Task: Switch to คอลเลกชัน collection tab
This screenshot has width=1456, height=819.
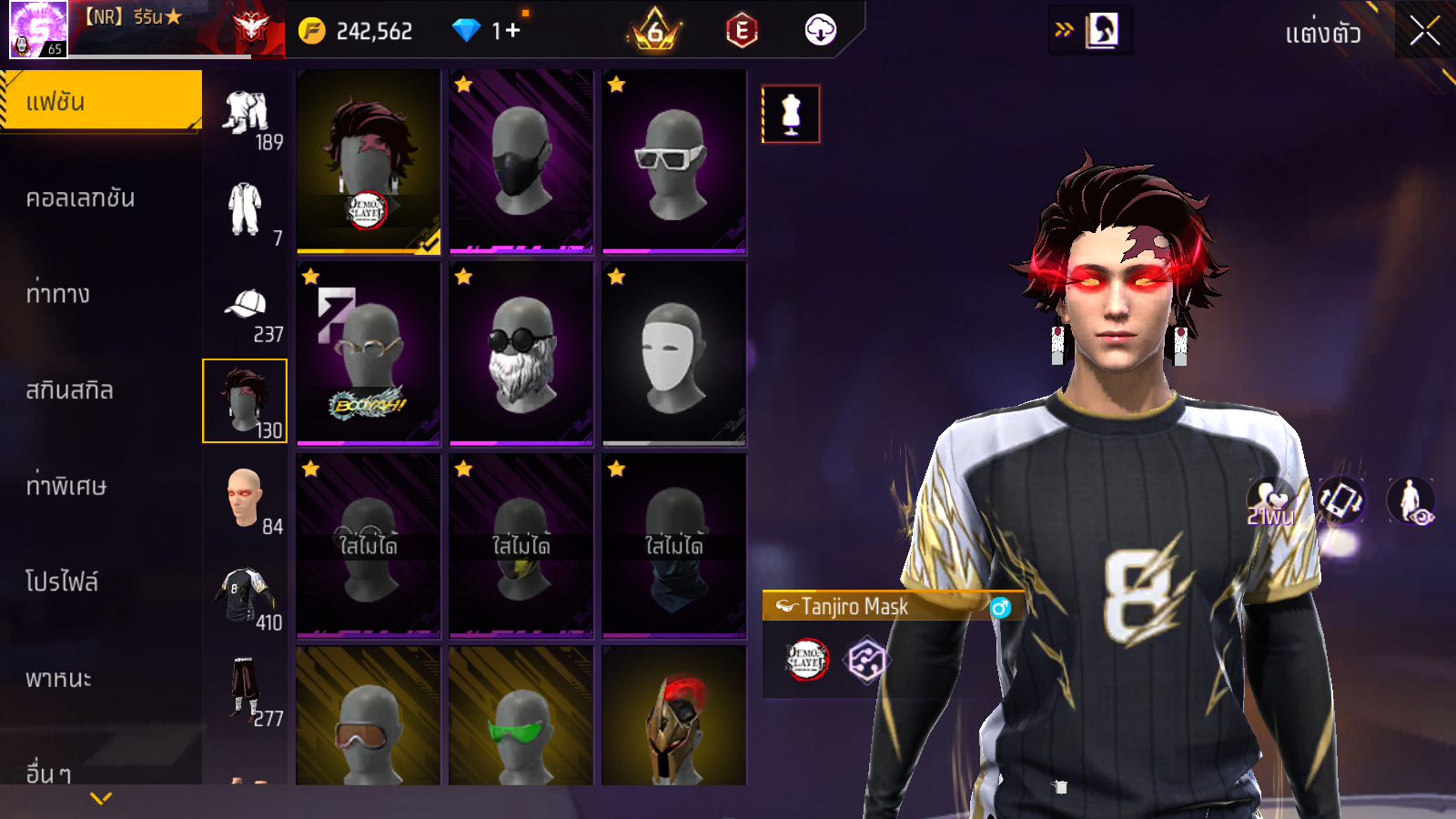Action: [80, 198]
